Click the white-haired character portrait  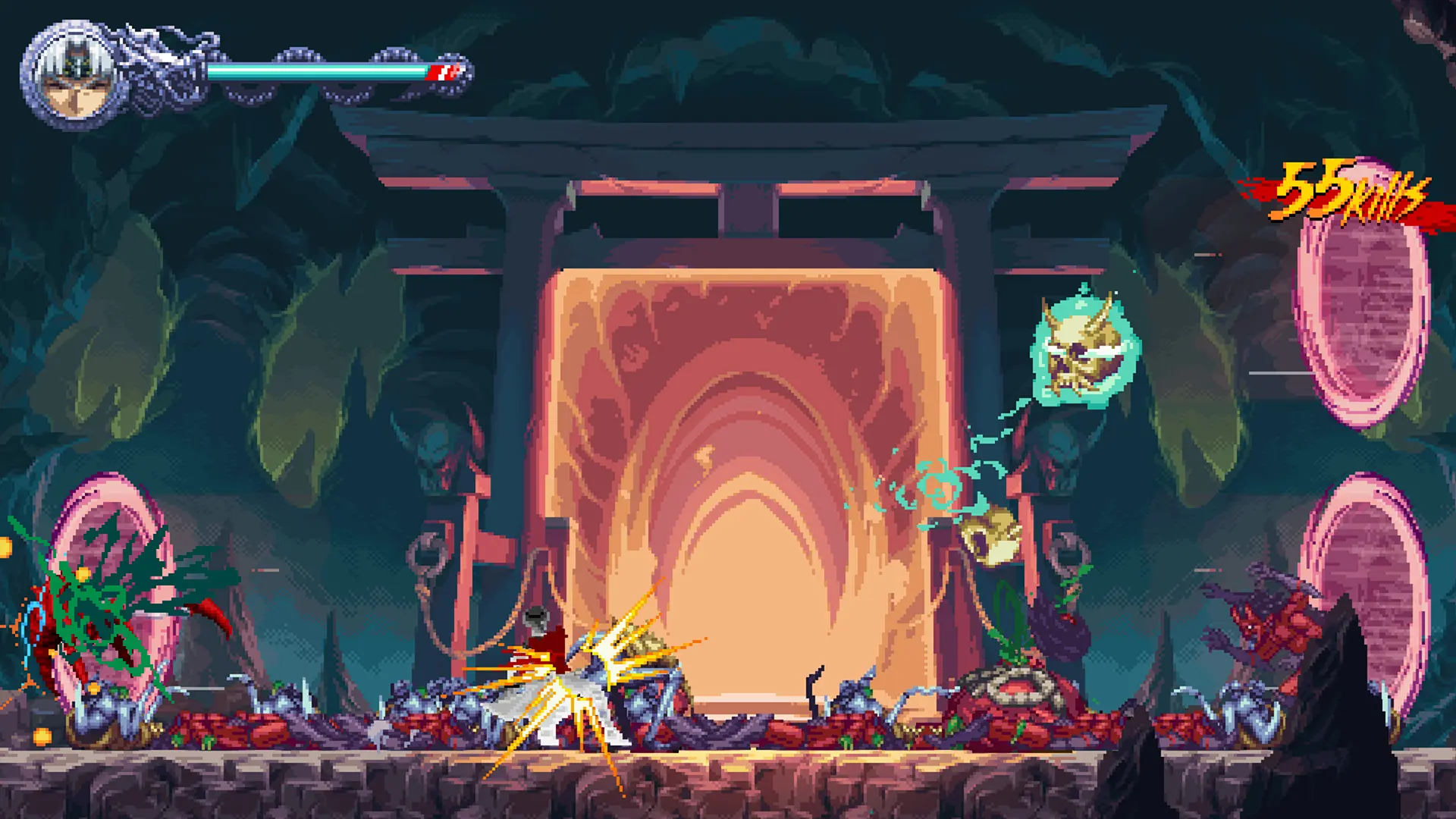point(75,76)
